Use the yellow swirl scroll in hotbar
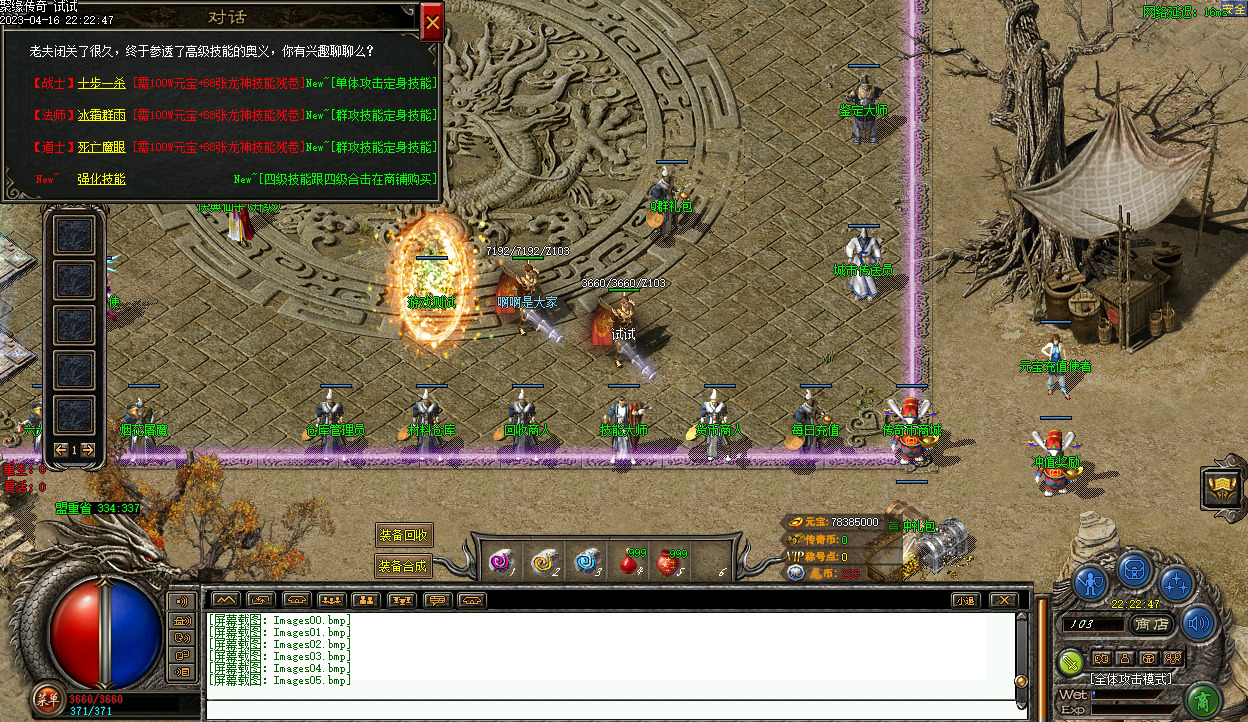Screen dimensions: 1248x722 [x=544, y=563]
